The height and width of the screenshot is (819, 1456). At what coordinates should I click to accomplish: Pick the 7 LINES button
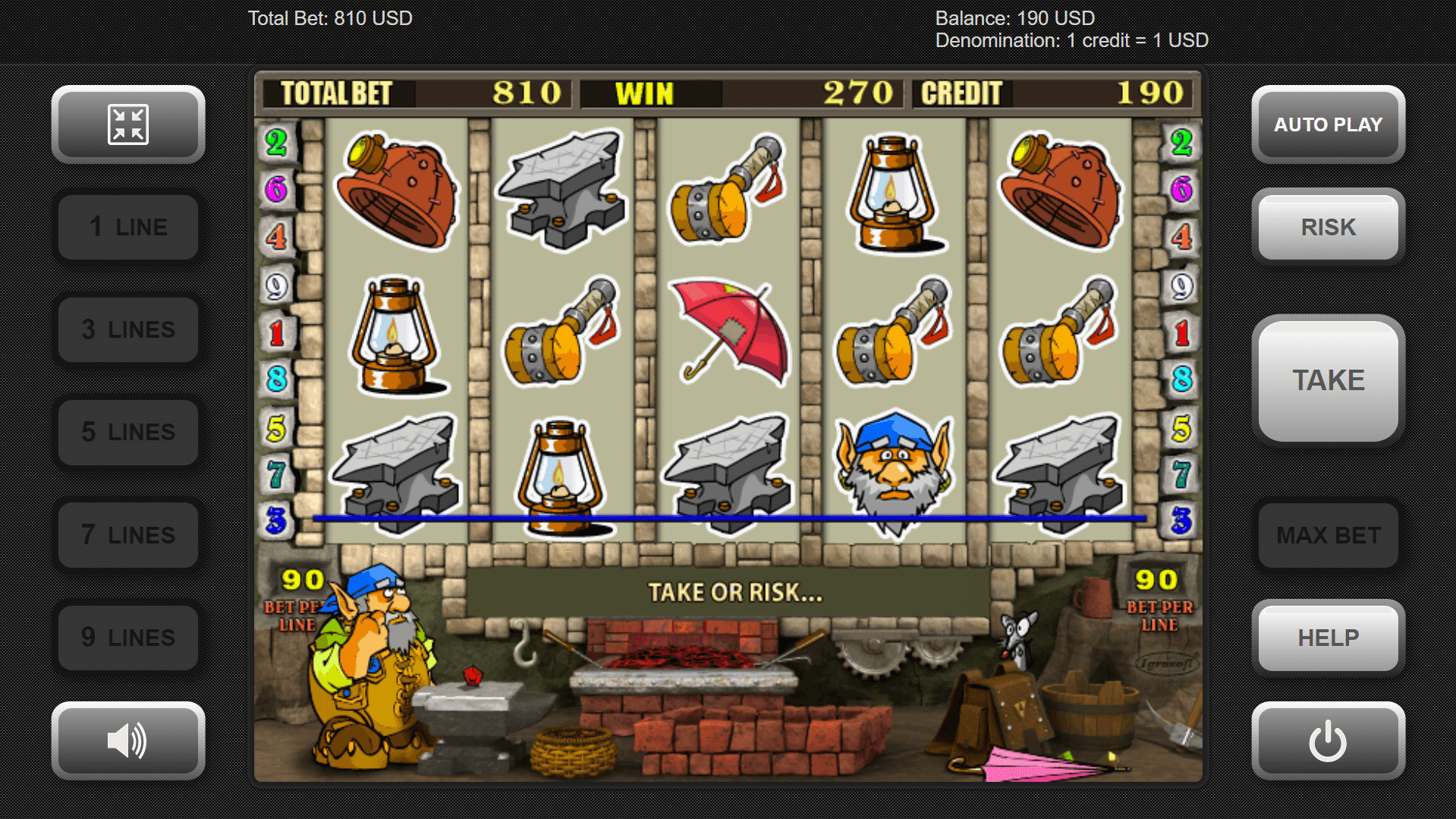tap(128, 535)
